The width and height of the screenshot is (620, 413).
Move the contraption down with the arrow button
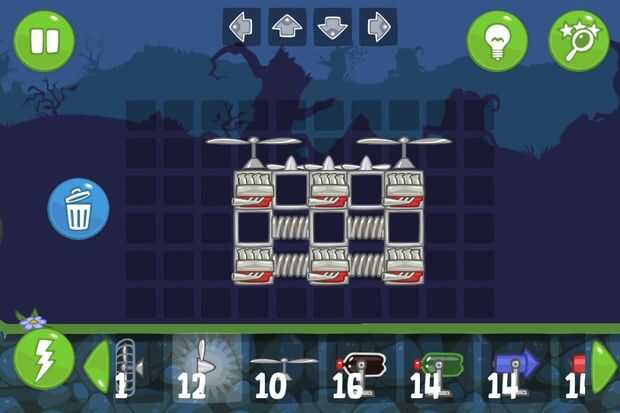pos(333,27)
